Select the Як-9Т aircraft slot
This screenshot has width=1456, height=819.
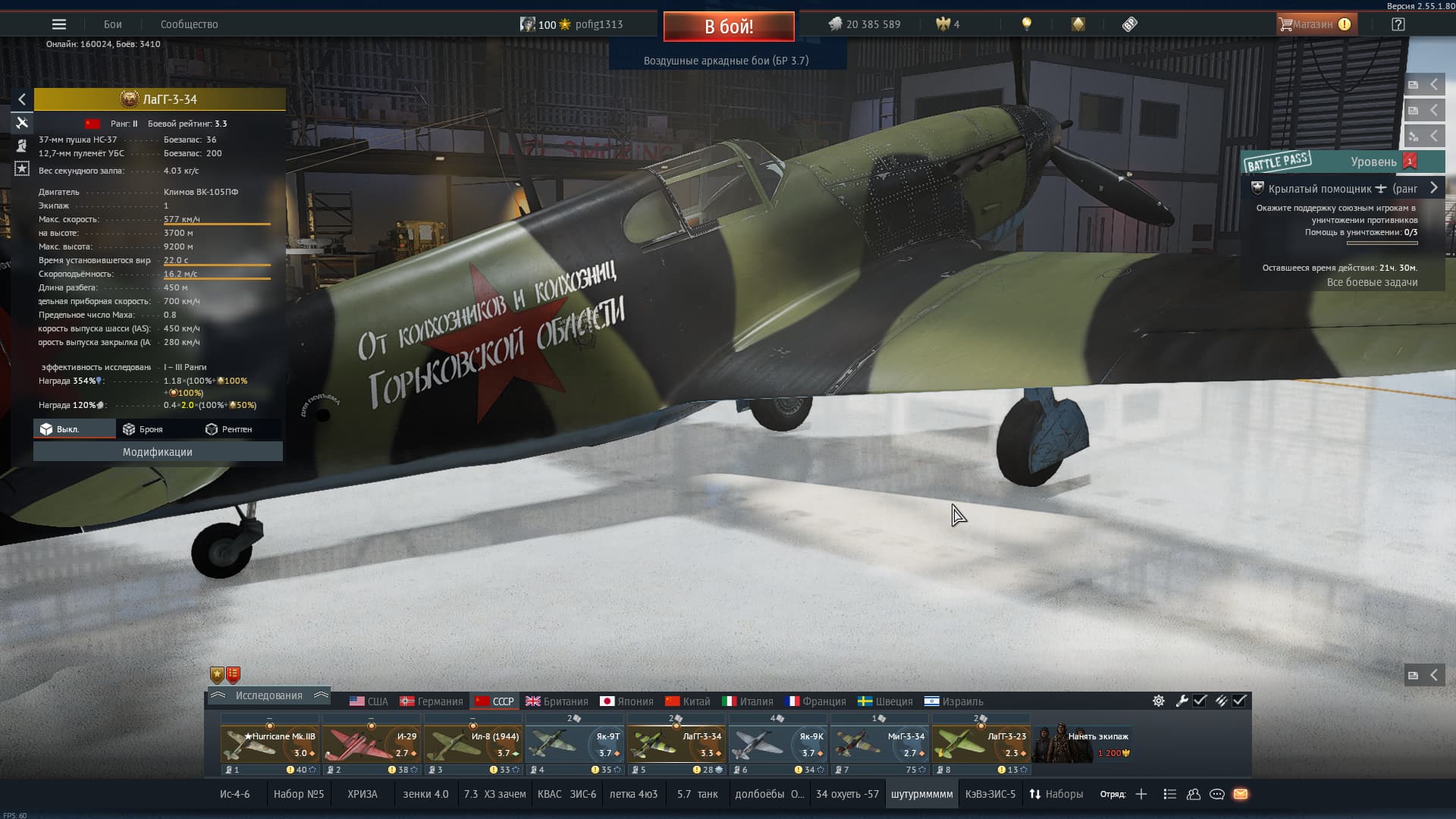574,745
